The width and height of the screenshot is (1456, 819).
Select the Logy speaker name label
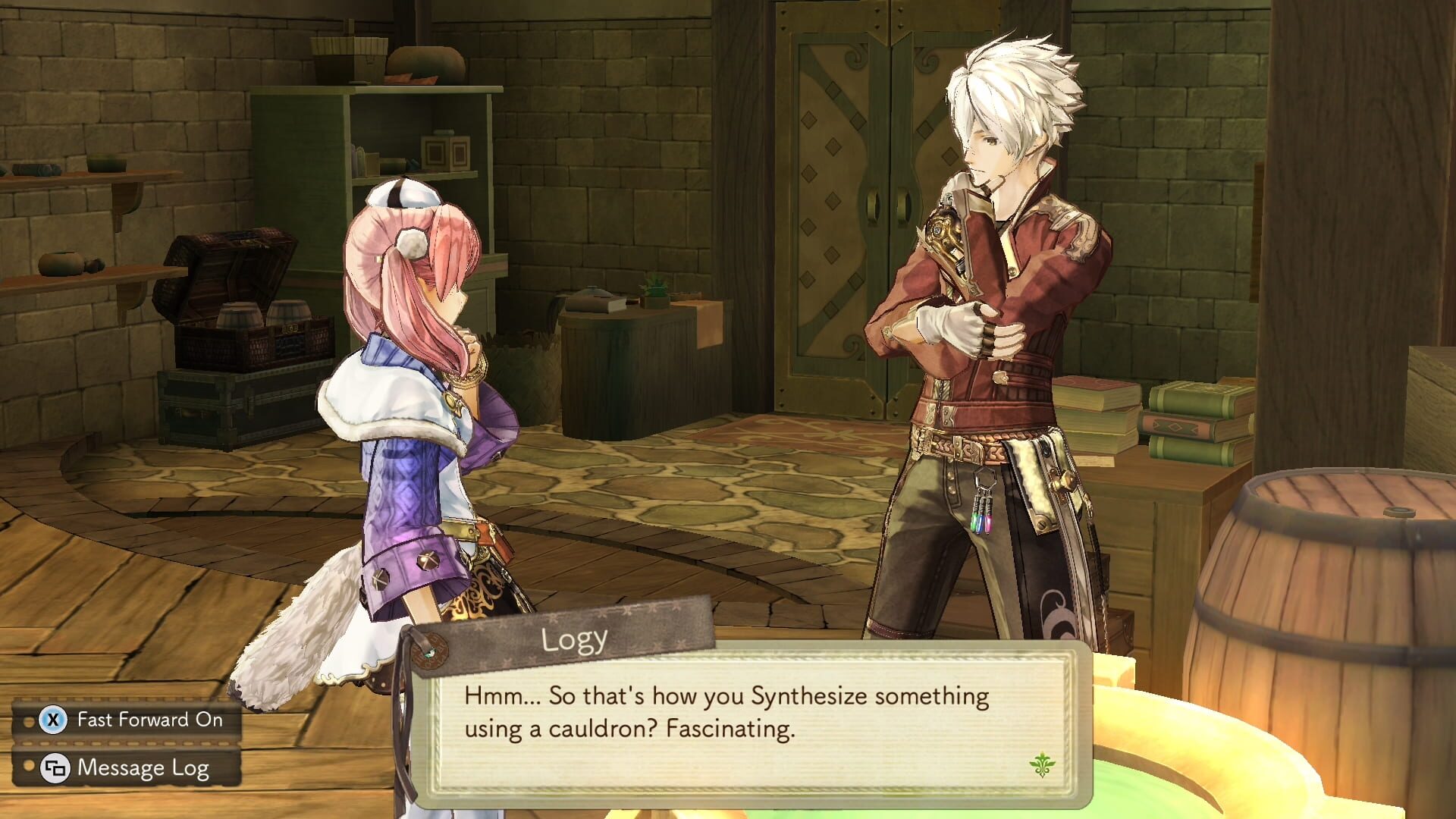click(573, 639)
